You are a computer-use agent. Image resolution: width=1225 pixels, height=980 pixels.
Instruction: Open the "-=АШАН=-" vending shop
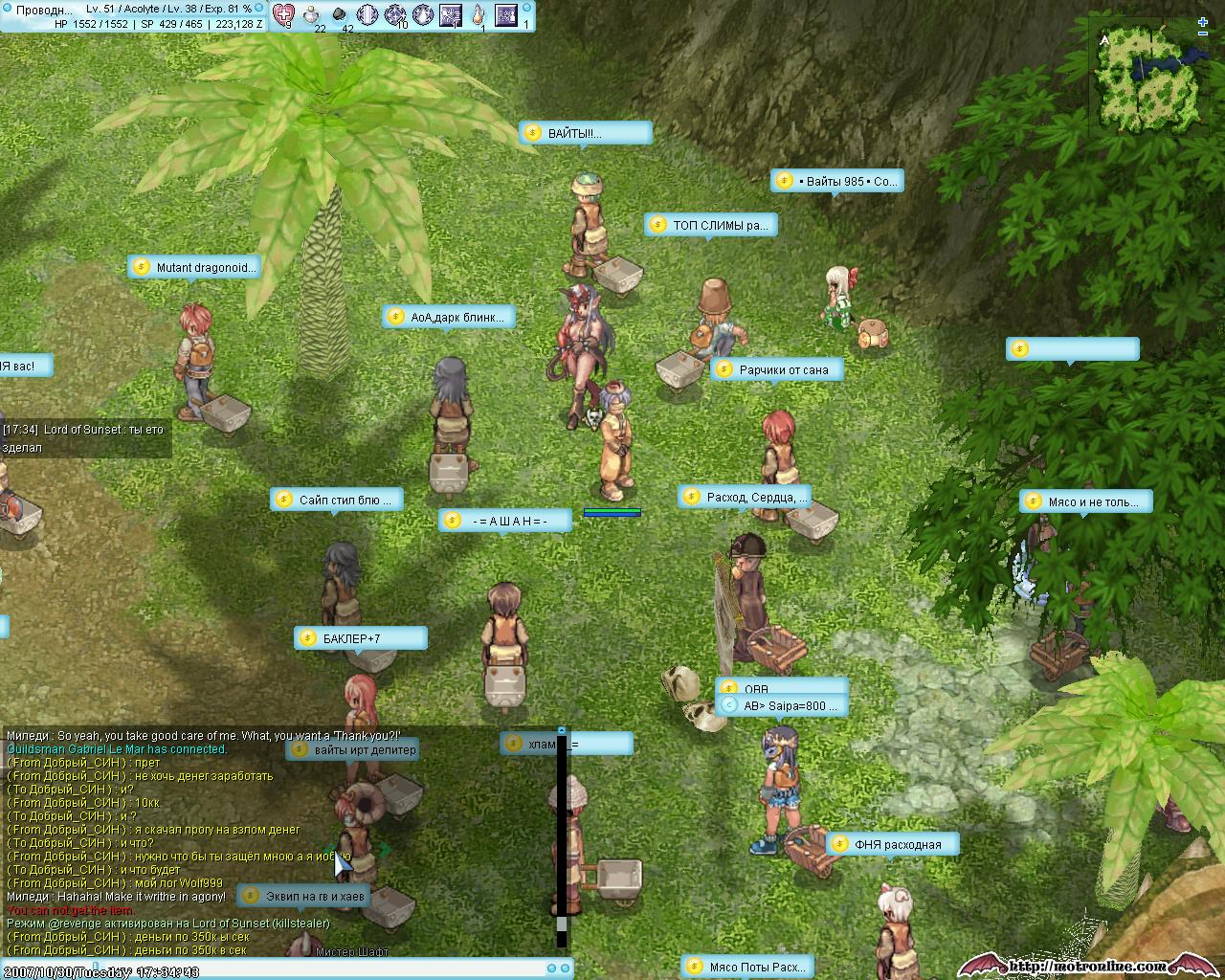505,521
